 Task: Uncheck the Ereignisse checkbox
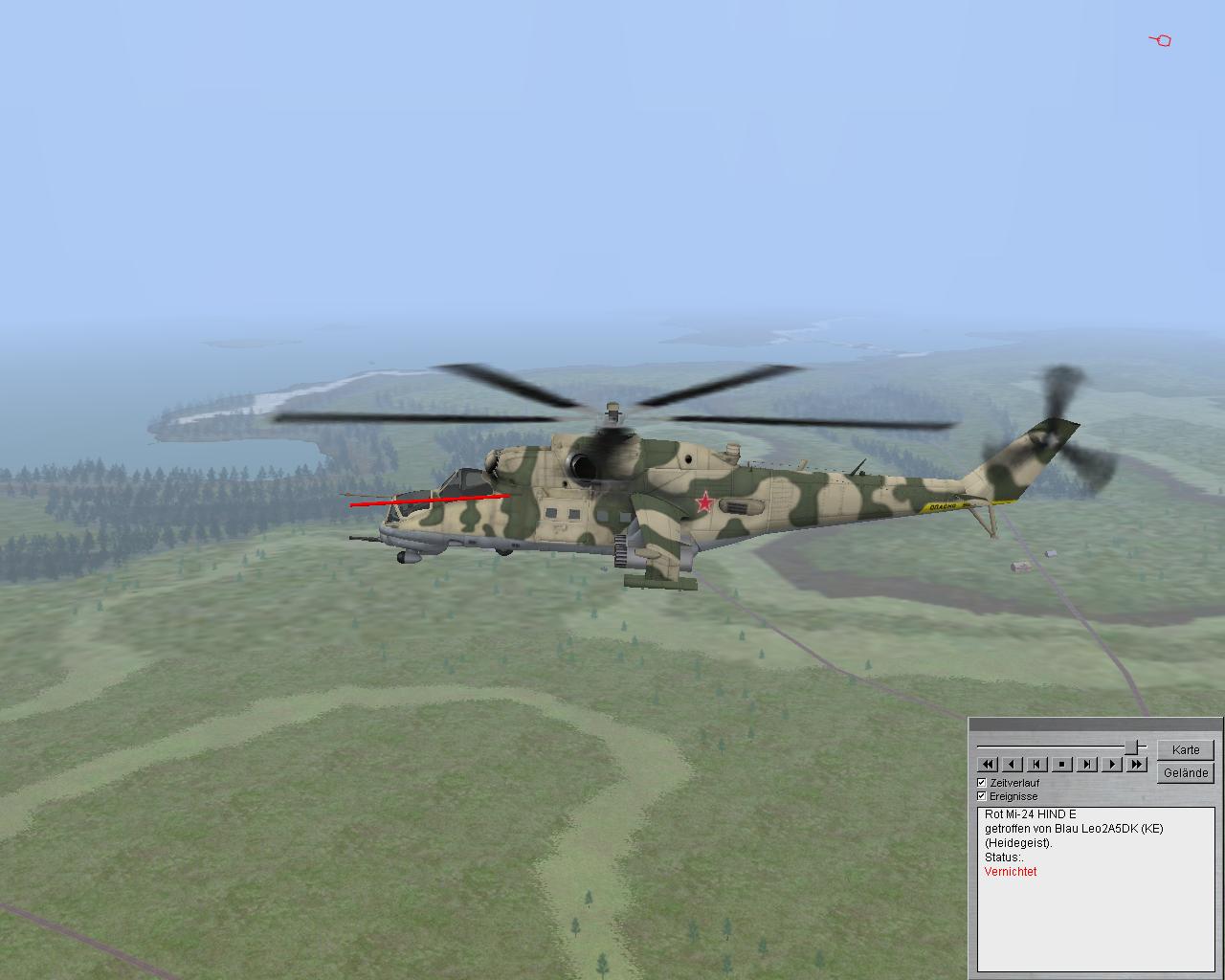click(x=981, y=796)
